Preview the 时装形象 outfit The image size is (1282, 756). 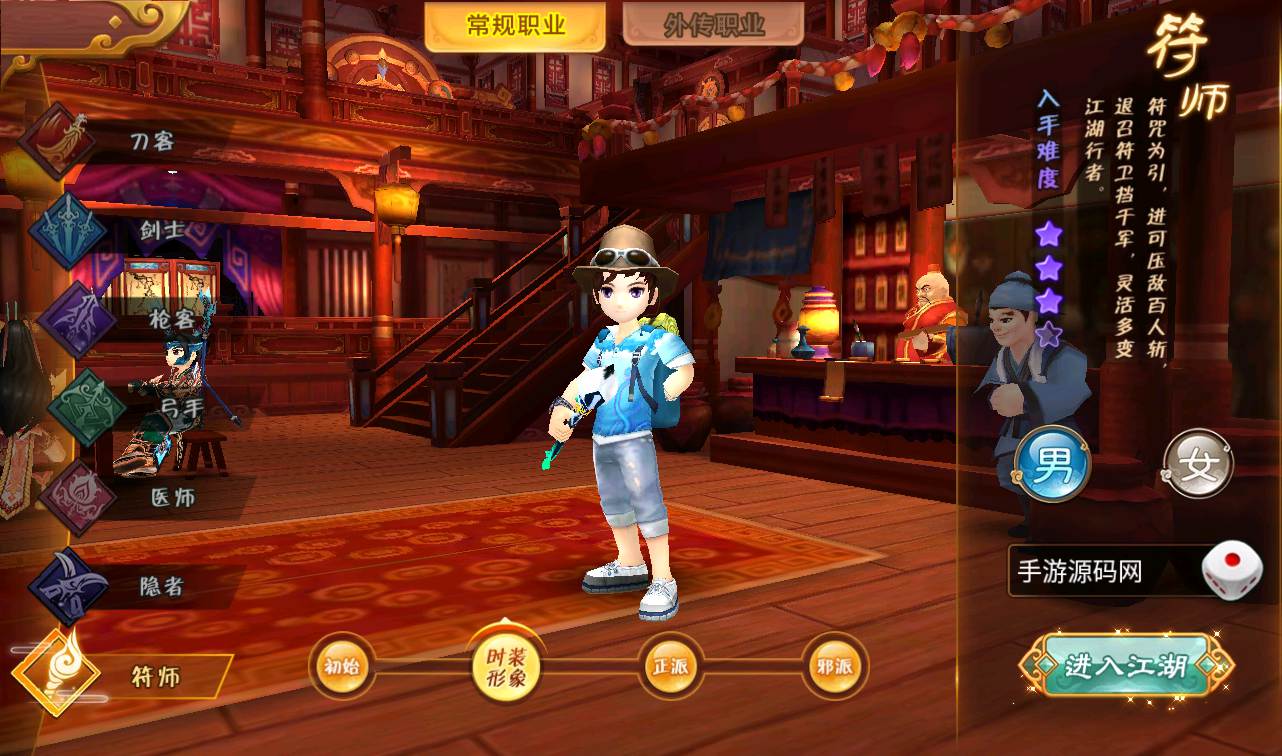click(x=506, y=667)
